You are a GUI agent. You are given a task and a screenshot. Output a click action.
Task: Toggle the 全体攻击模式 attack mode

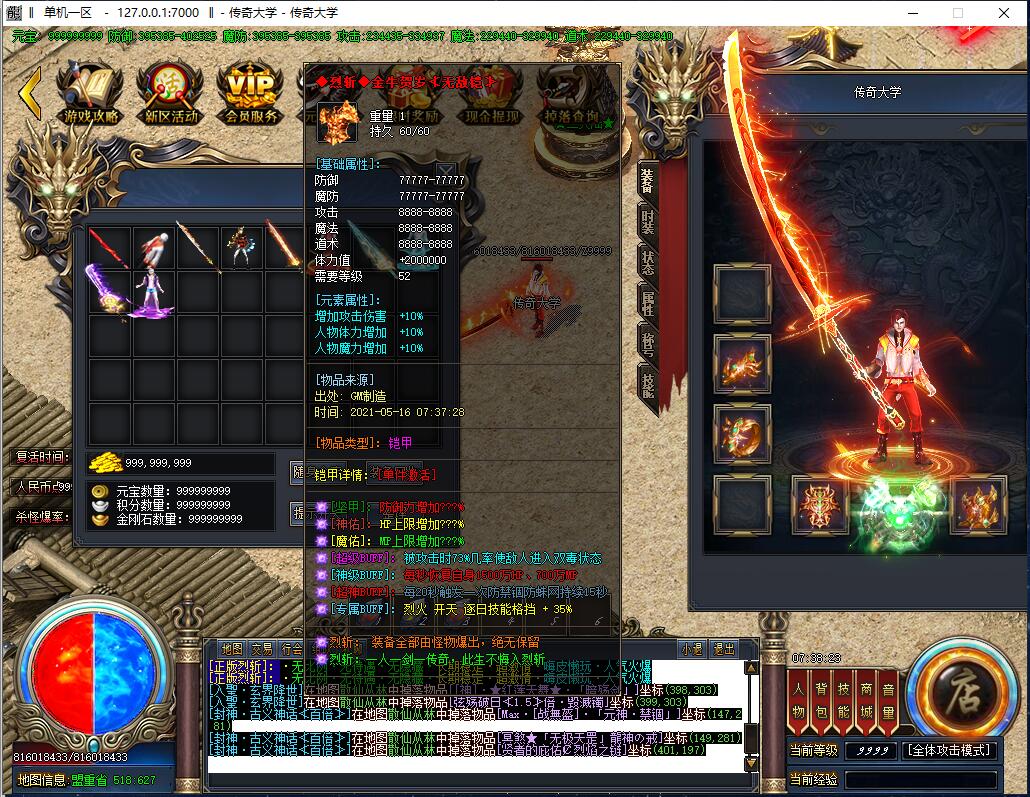(x=949, y=750)
